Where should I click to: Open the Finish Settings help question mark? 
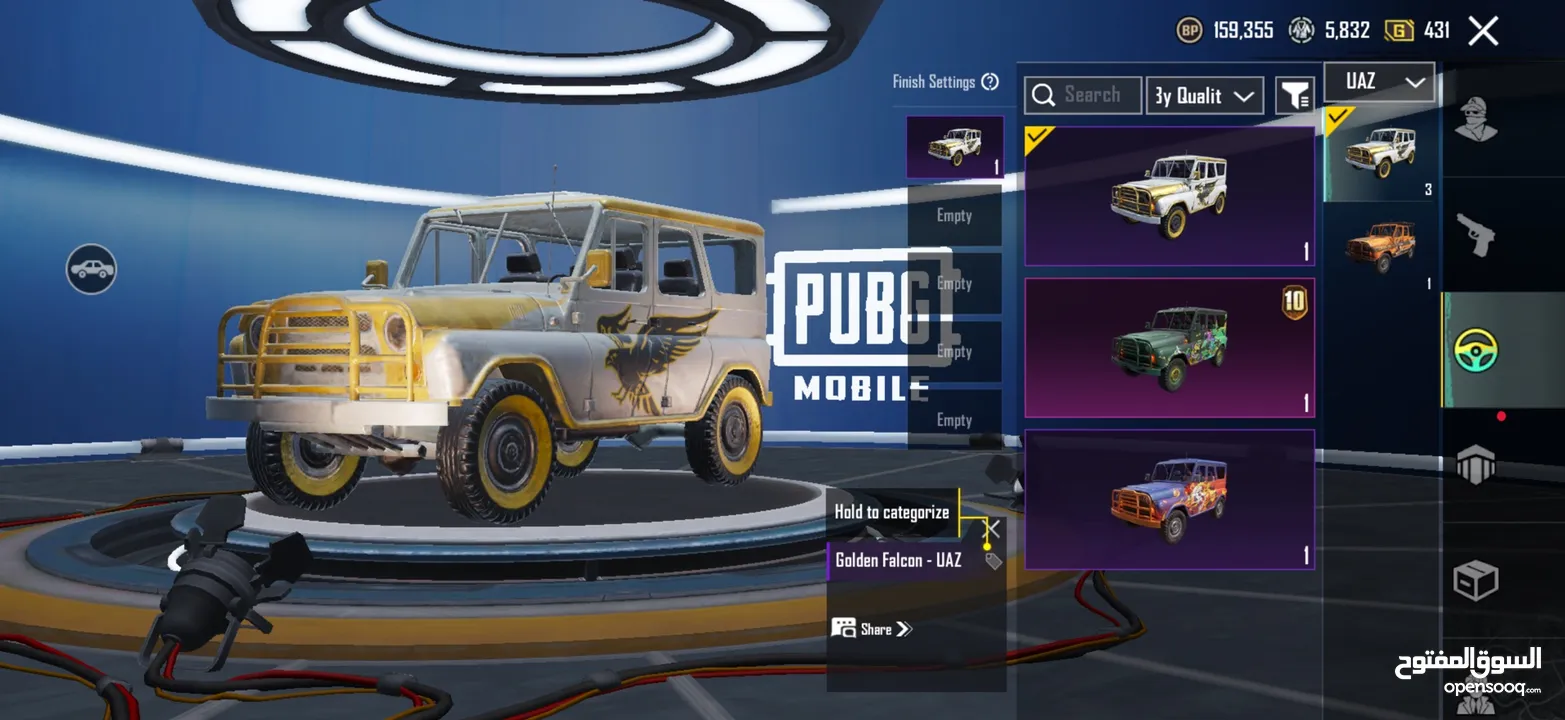pyautogui.click(x=990, y=82)
